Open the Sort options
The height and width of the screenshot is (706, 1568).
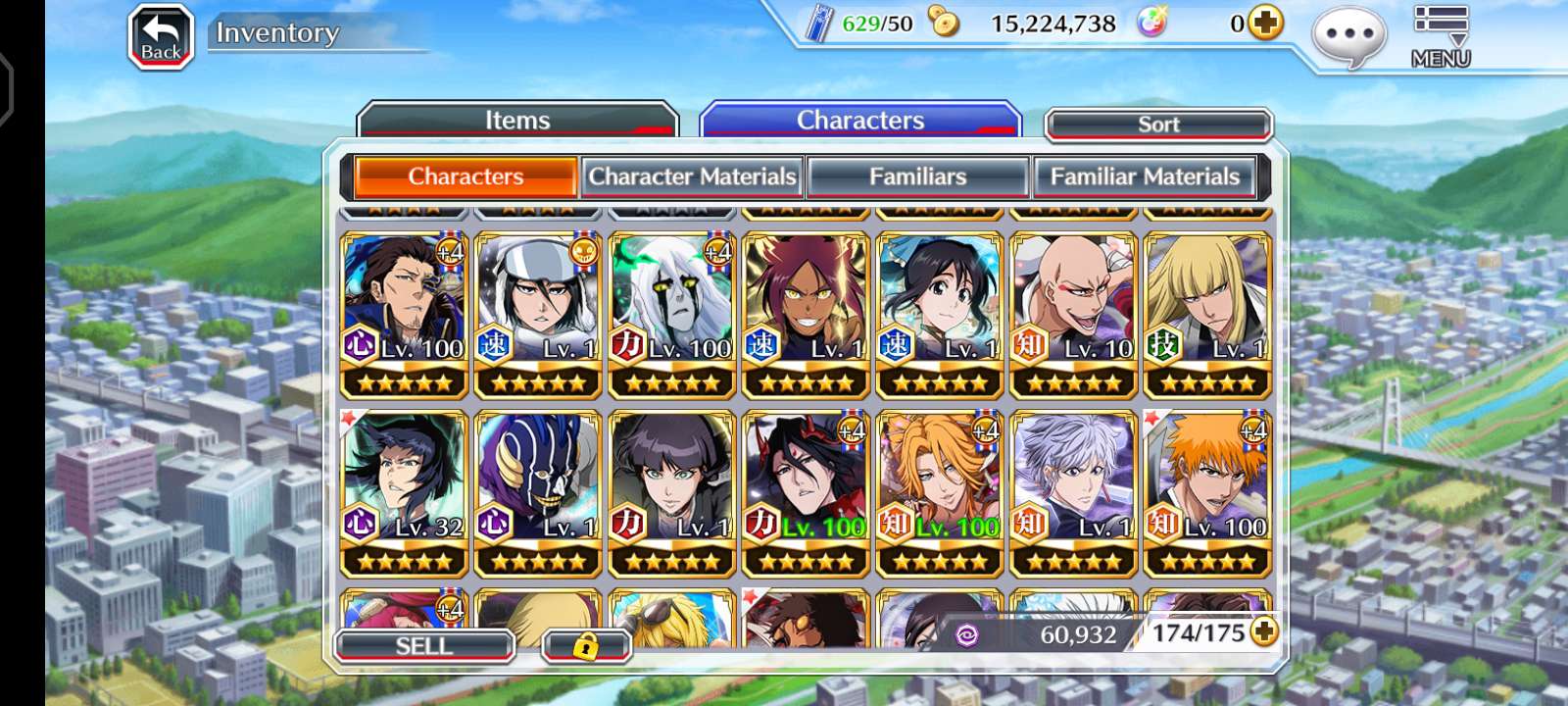pos(1158,125)
